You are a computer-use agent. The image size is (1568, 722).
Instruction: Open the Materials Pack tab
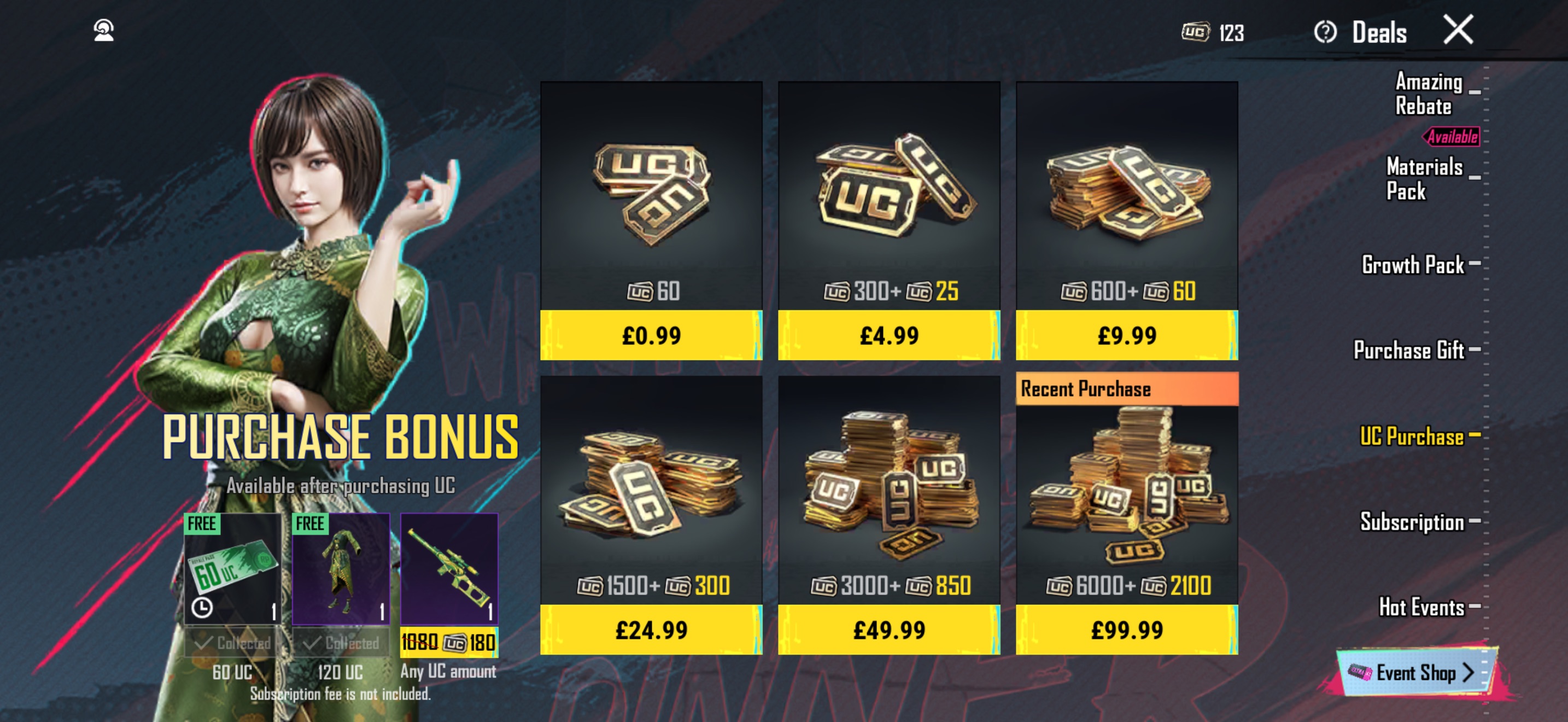click(x=1424, y=178)
